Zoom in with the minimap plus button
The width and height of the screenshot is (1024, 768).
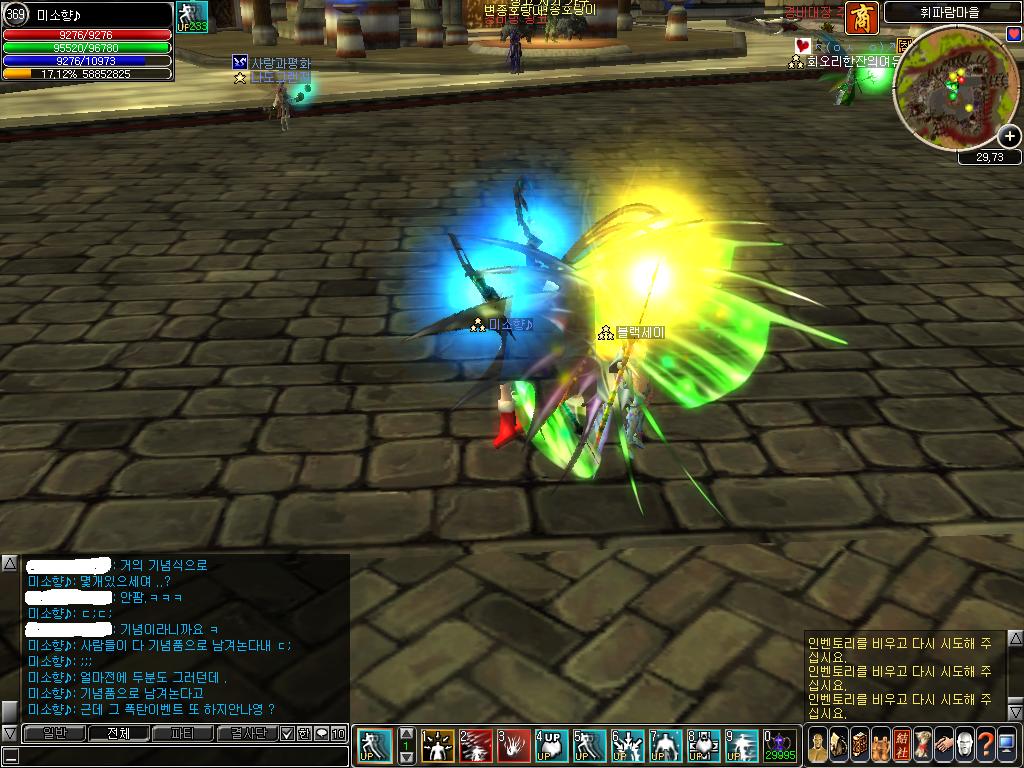1010,137
